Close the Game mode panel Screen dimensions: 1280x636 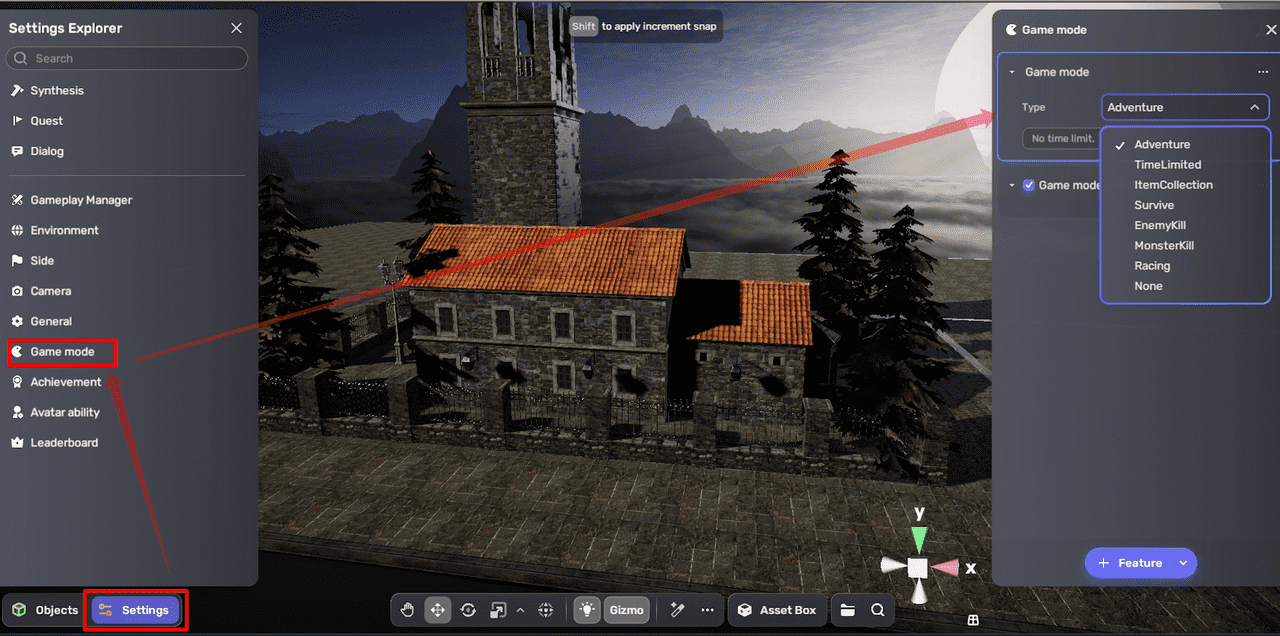click(x=1271, y=30)
